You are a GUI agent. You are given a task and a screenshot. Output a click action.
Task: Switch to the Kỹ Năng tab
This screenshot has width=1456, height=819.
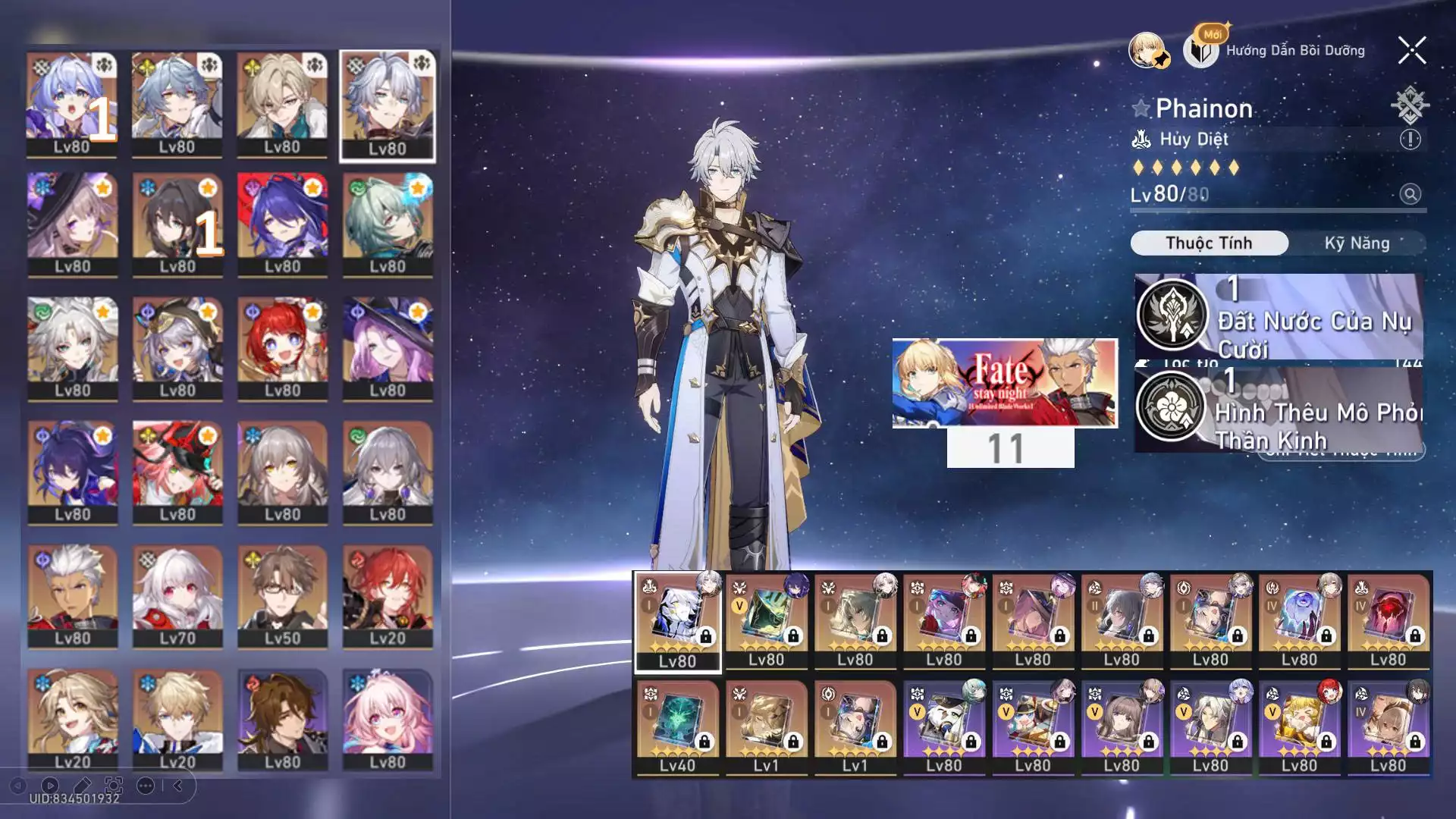[1357, 243]
